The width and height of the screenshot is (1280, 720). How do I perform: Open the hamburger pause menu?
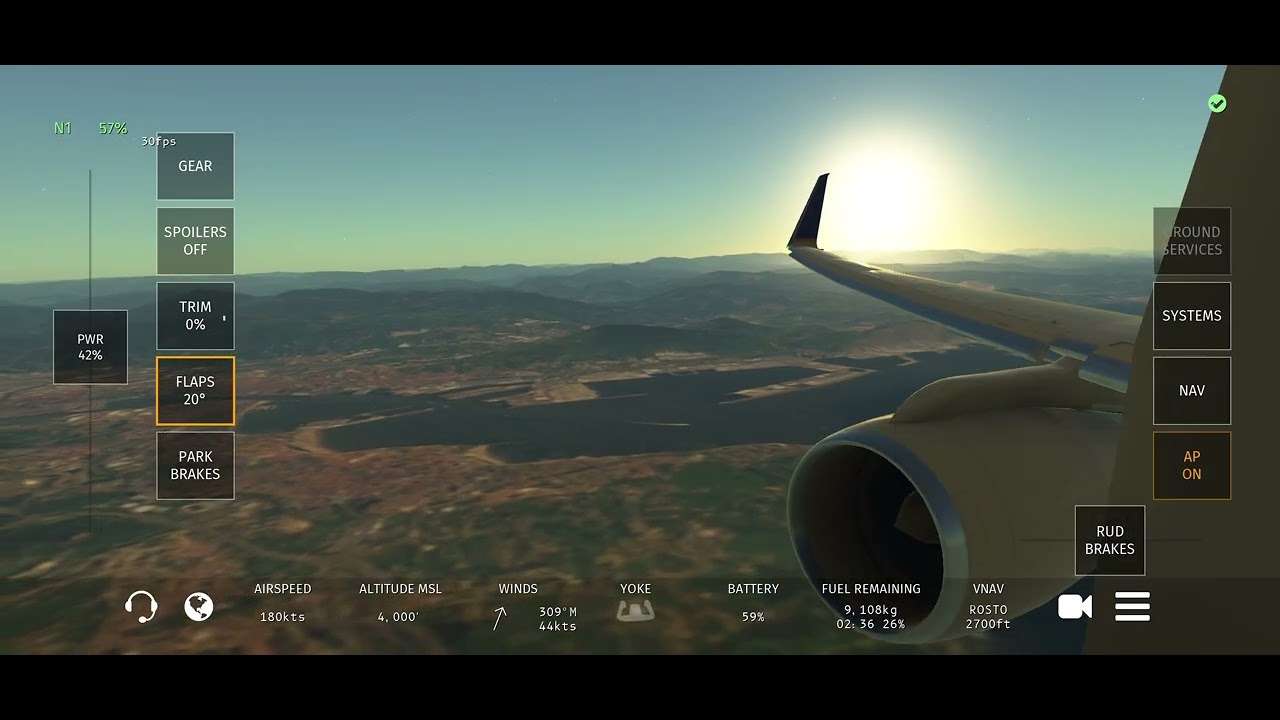[1132, 607]
